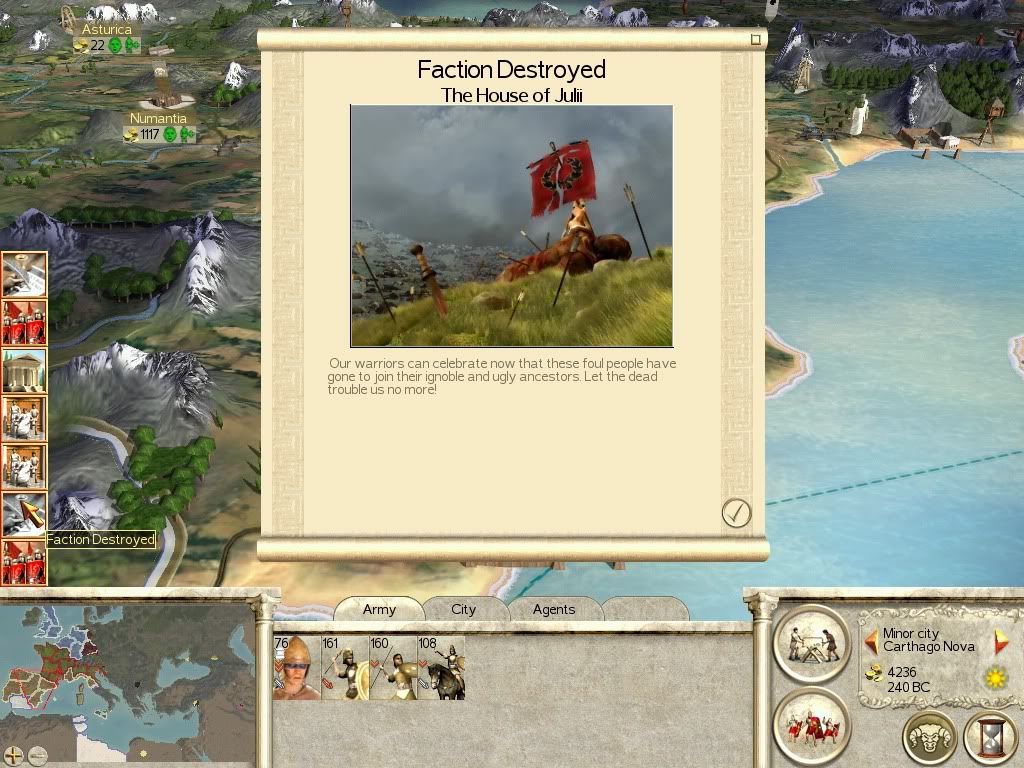Zoom in the minimap with the plus button
The height and width of the screenshot is (768, 1024).
tap(14, 755)
